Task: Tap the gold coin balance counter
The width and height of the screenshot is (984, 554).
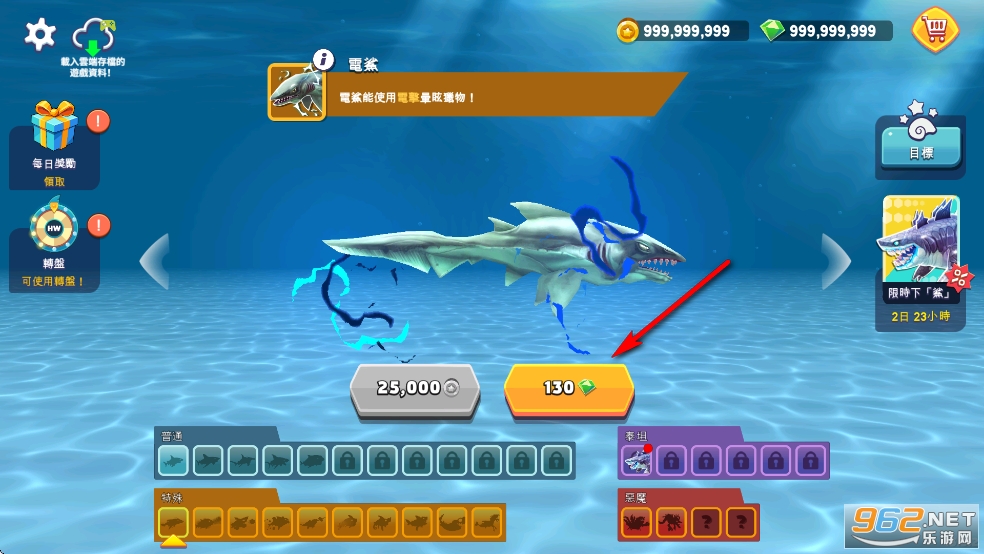Action: tap(682, 31)
